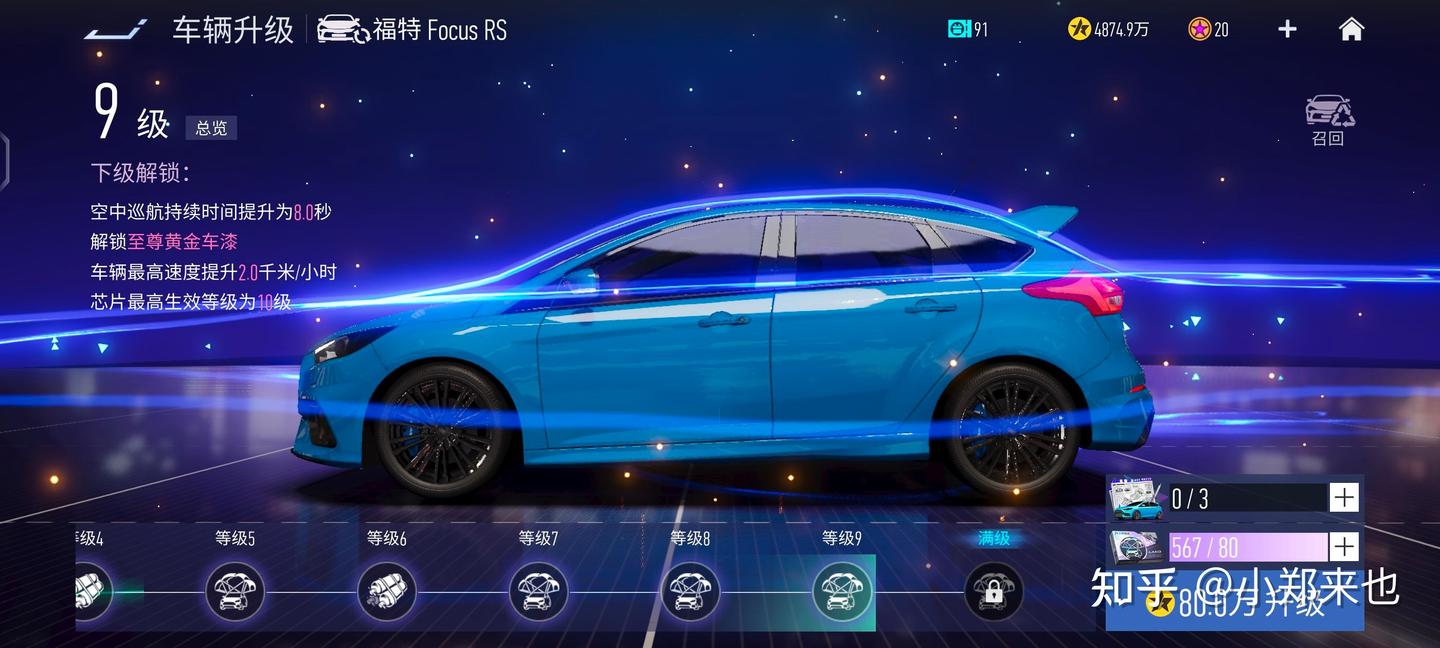
Task: Go back using the top-left arrow
Action: coord(116,29)
